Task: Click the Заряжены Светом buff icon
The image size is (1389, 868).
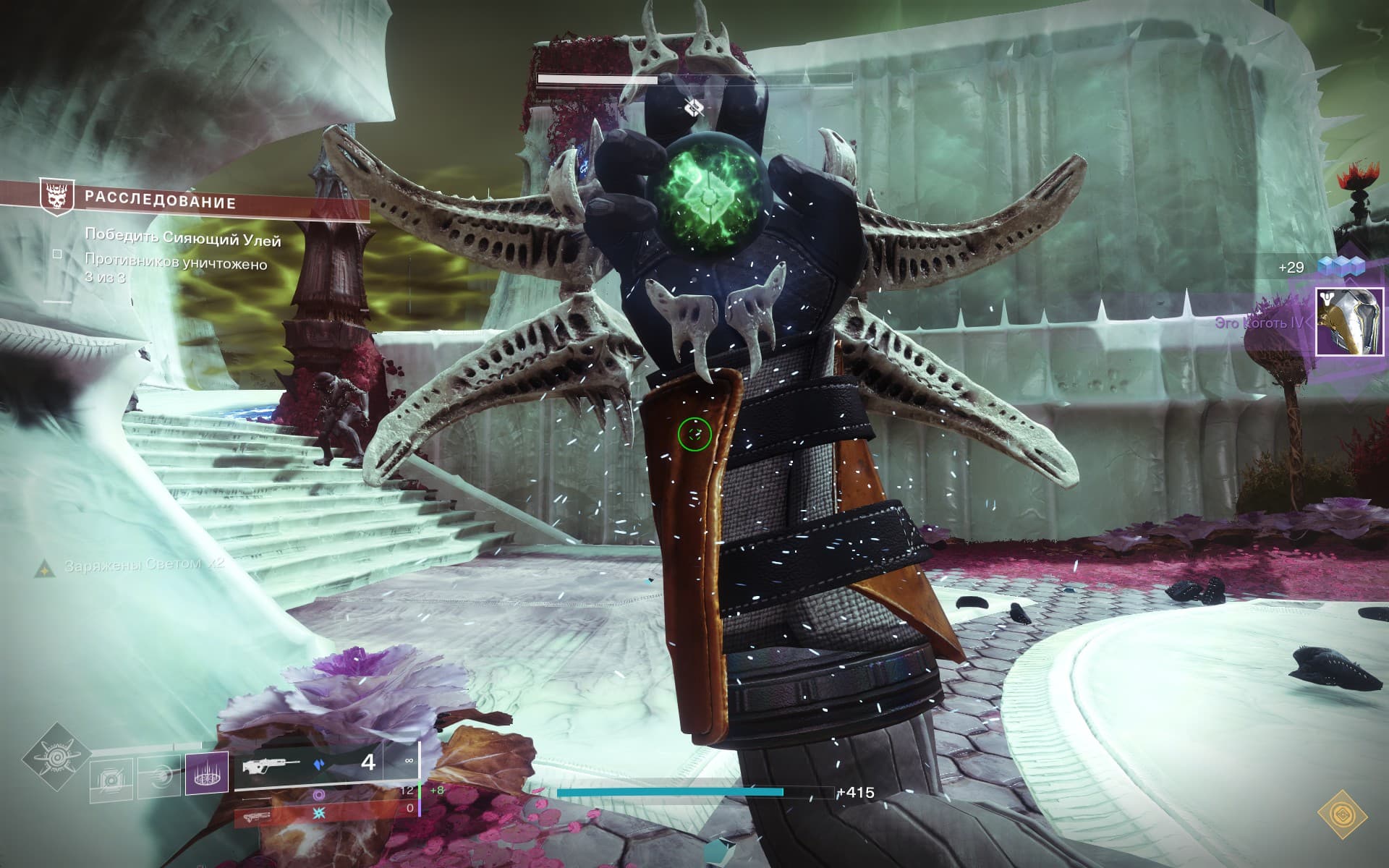Action: 45,569
